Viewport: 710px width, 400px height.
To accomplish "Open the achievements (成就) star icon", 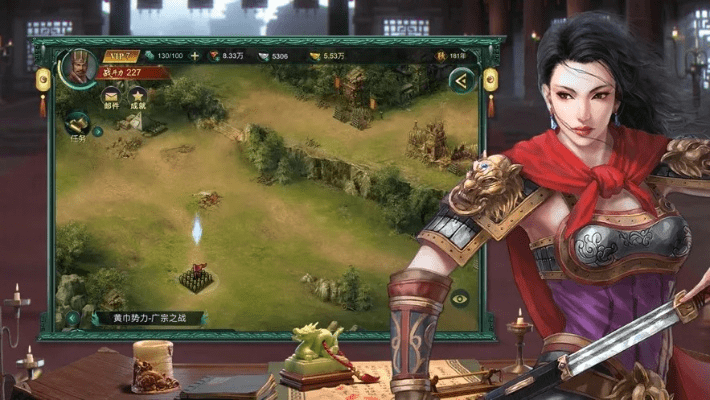I will coord(138,95).
